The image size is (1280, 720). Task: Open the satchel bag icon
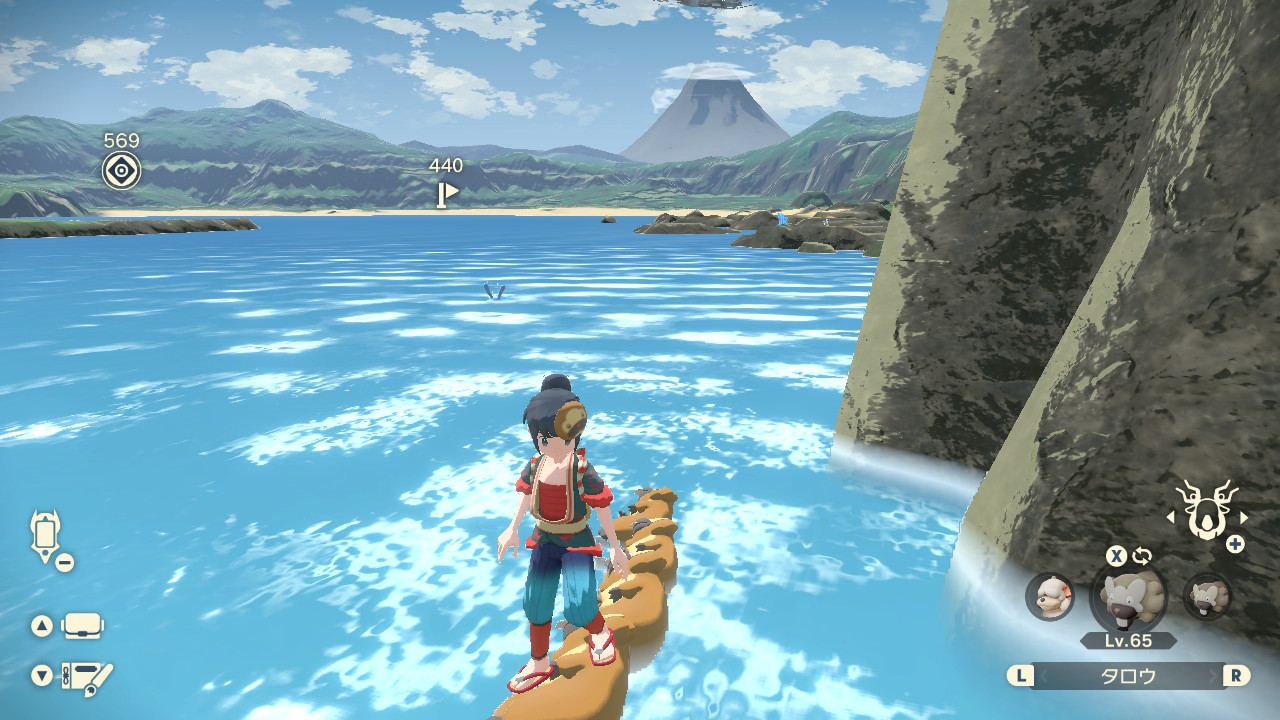tap(82, 626)
